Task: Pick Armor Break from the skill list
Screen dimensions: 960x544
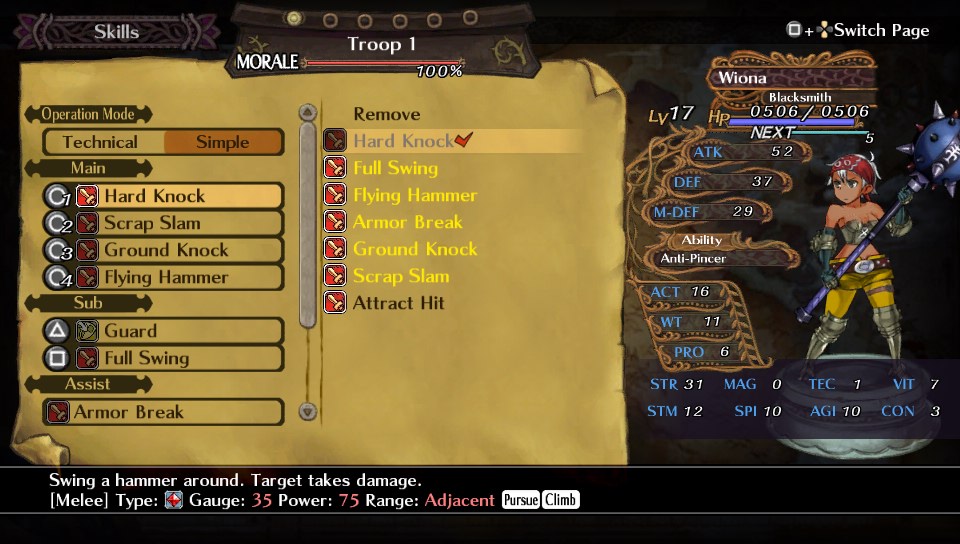Action: pos(408,222)
